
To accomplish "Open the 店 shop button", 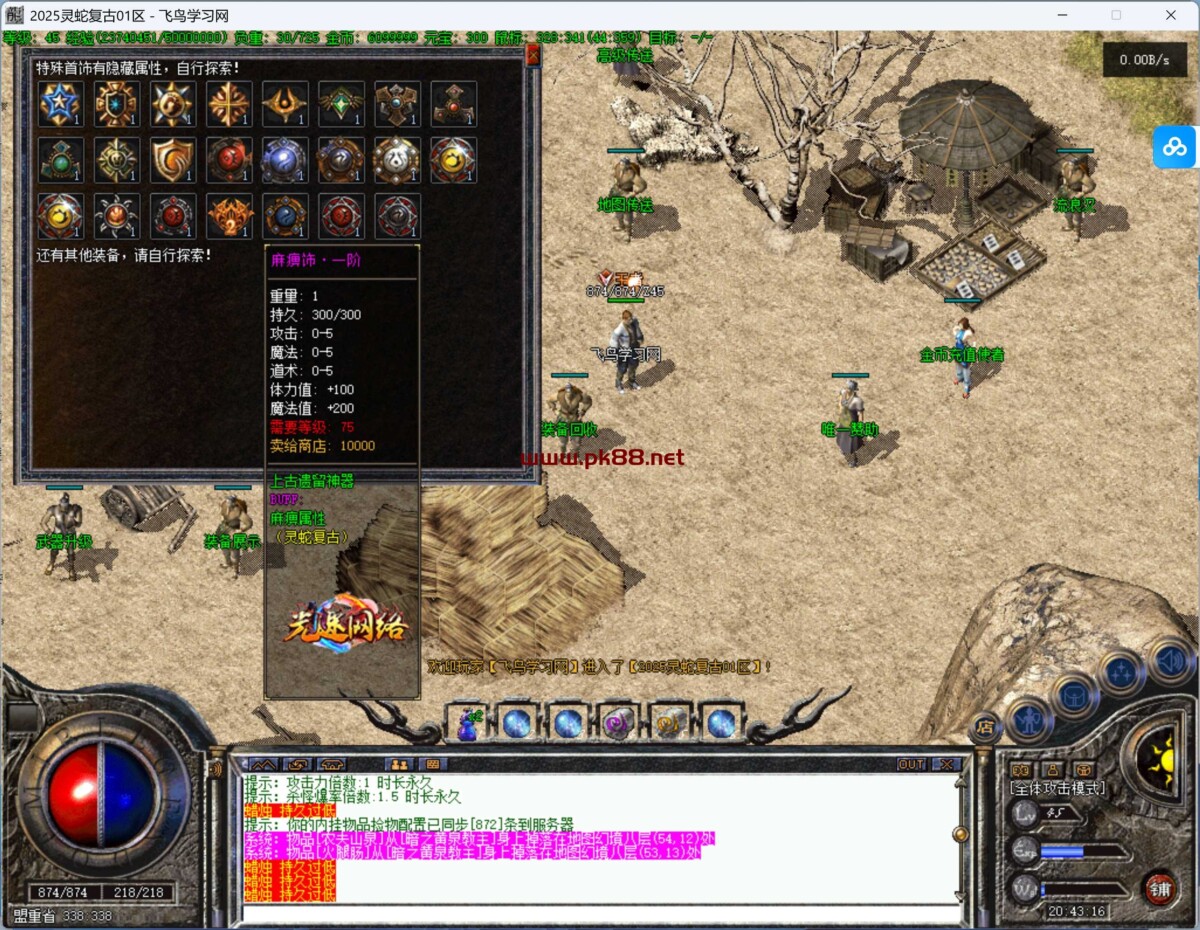I will pyautogui.click(x=984, y=727).
